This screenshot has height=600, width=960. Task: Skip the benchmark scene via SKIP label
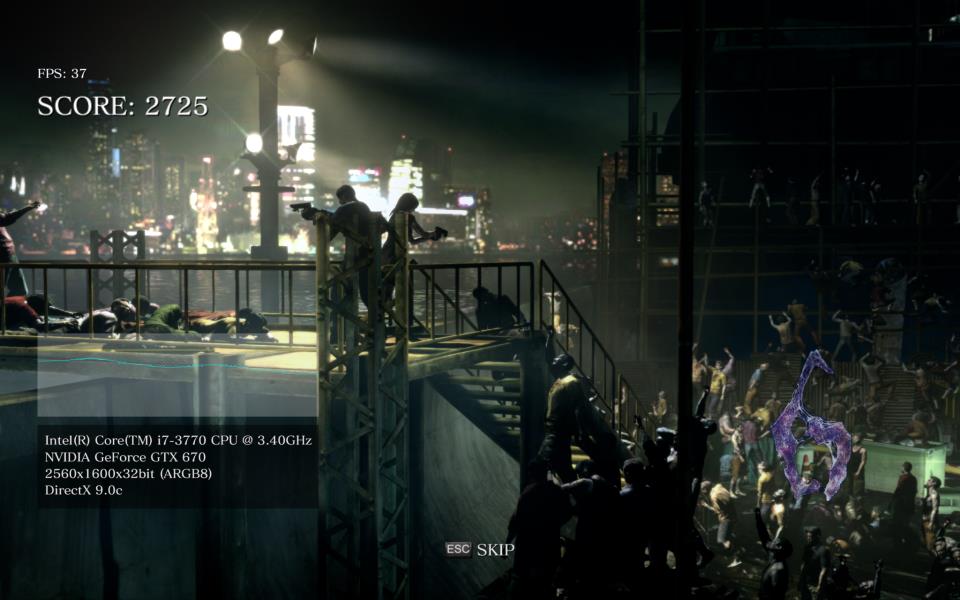(494, 549)
